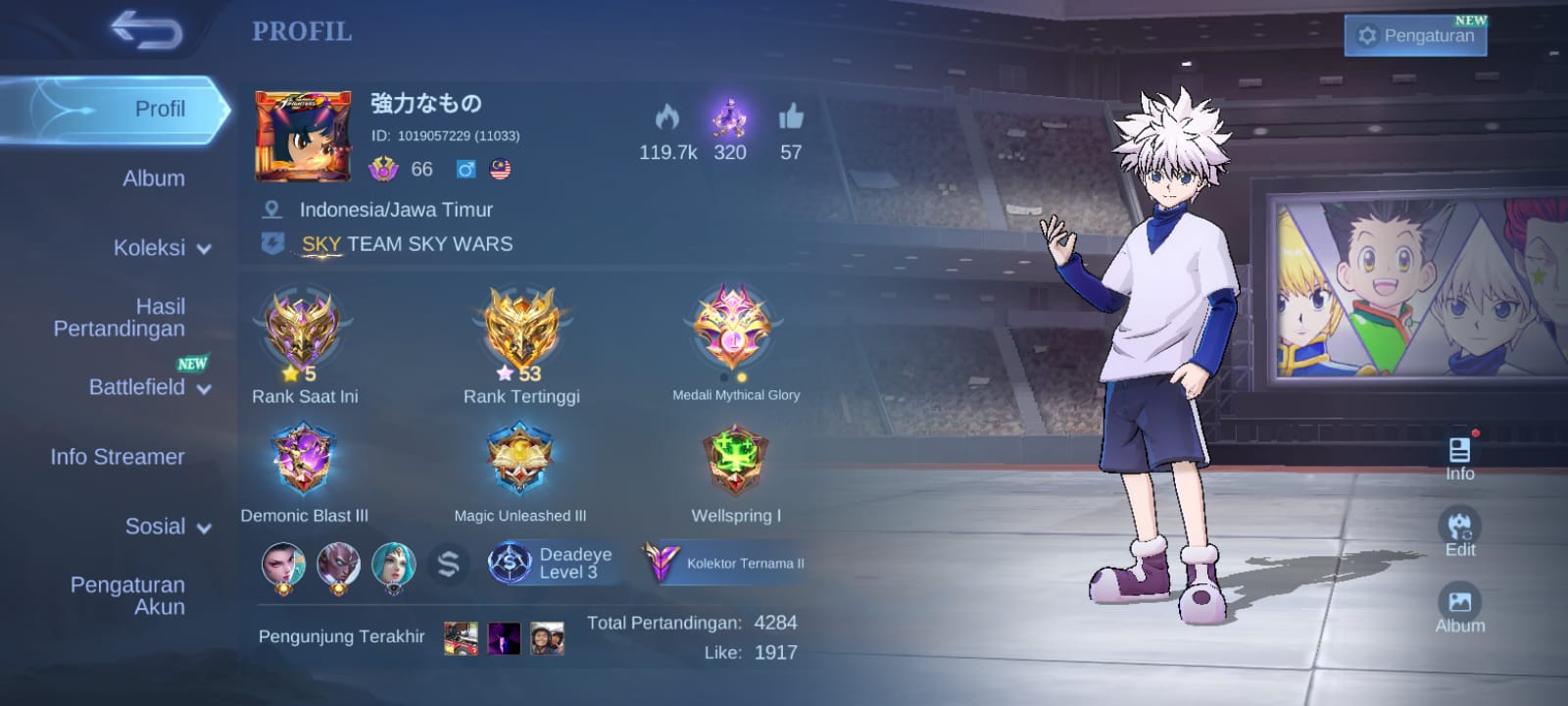Go back using the return arrow
Screen dimensions: 1568x706
point(146,29)
